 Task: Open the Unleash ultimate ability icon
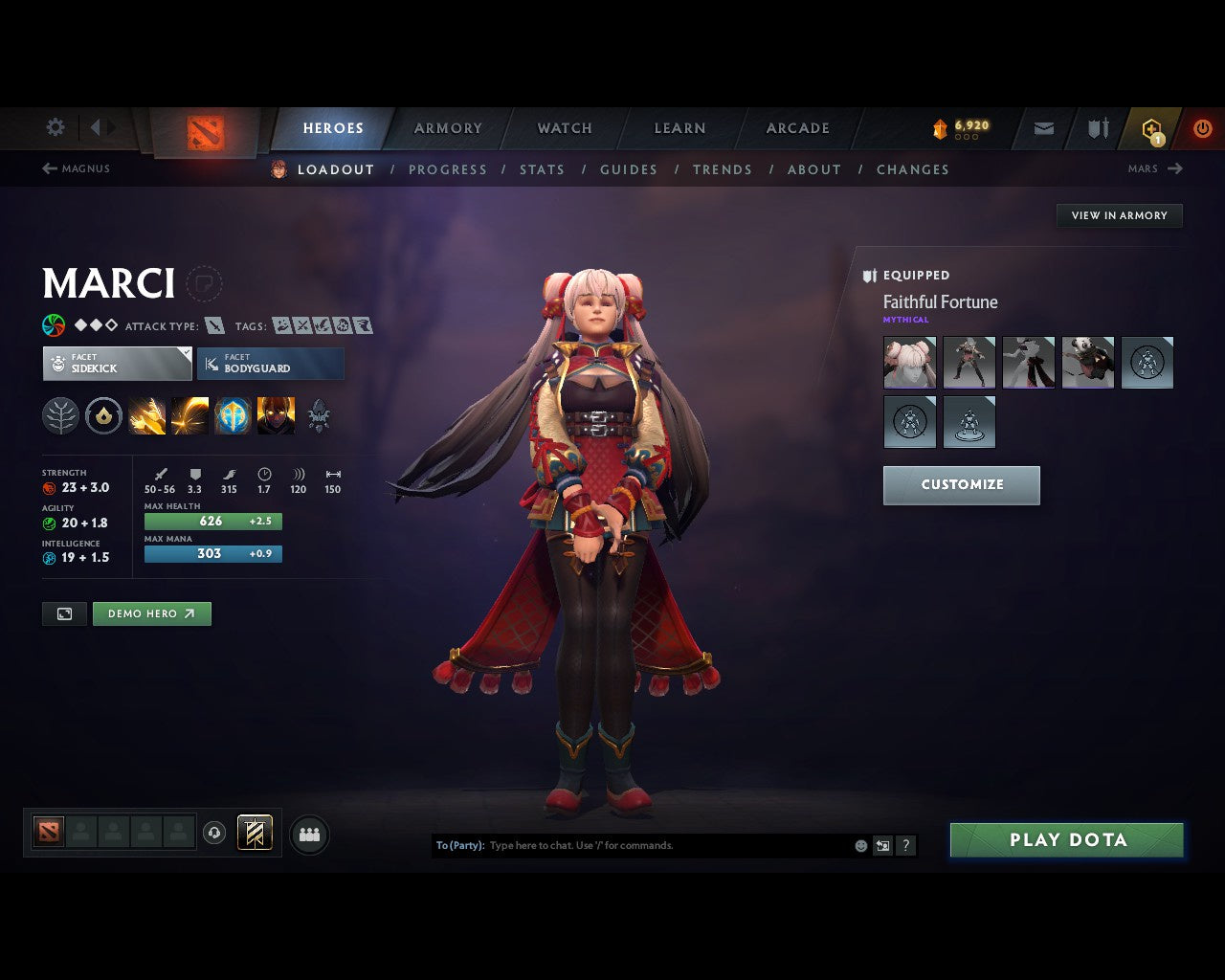pos(277,415)
